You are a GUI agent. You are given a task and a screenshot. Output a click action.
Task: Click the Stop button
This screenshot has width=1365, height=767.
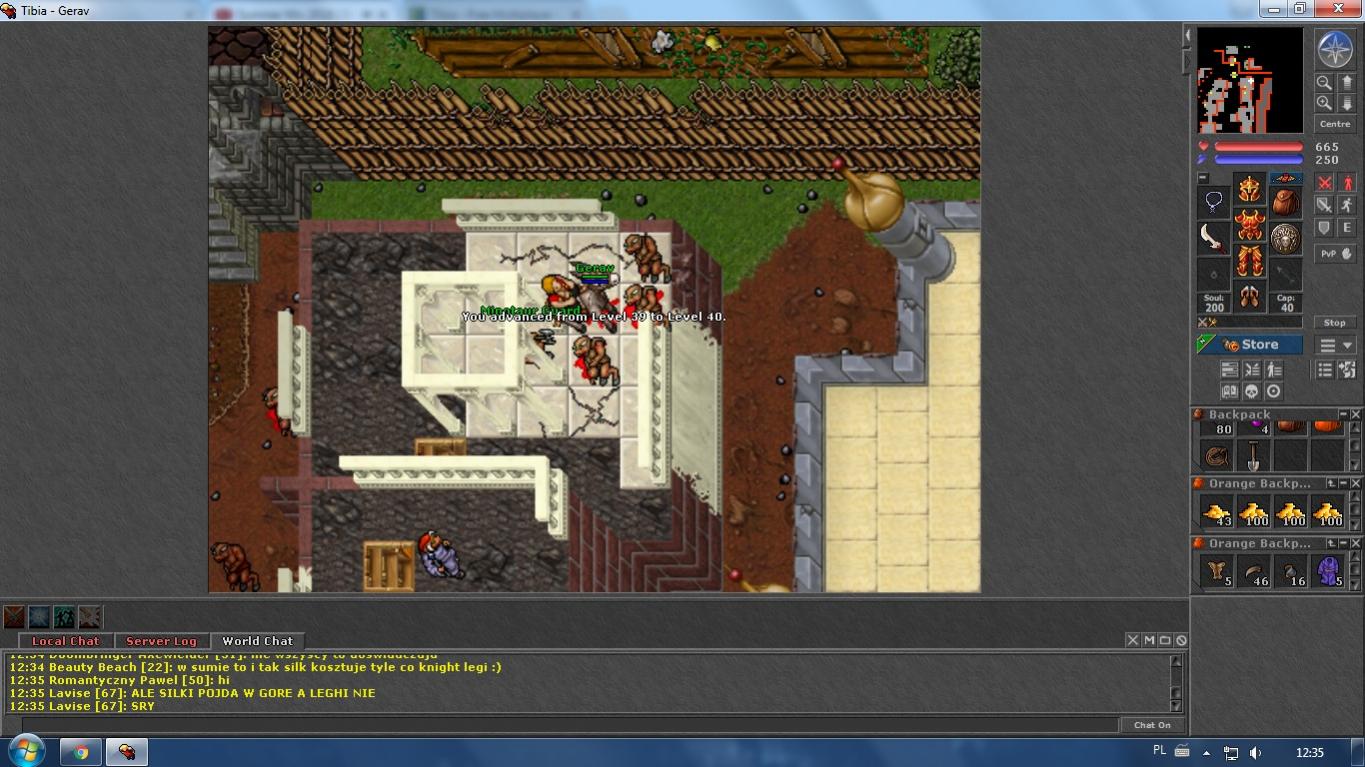tap(1335, 323)
